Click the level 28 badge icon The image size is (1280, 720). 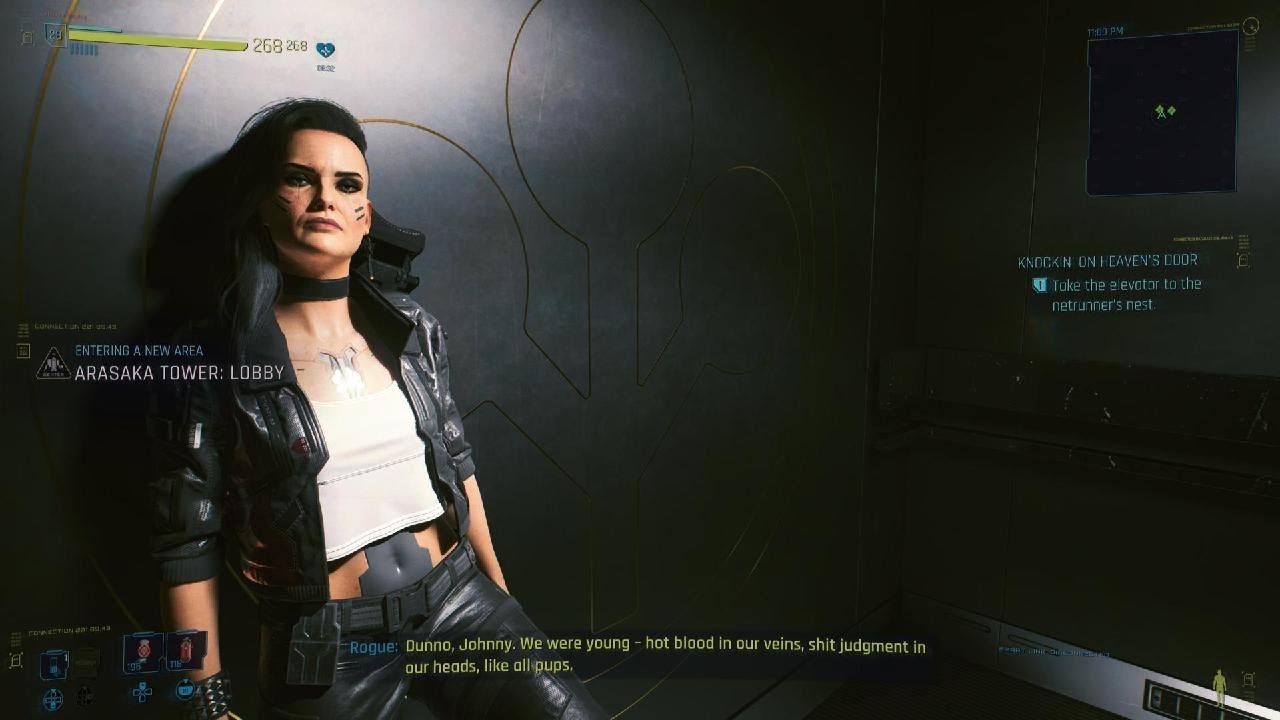click(56, 34)
